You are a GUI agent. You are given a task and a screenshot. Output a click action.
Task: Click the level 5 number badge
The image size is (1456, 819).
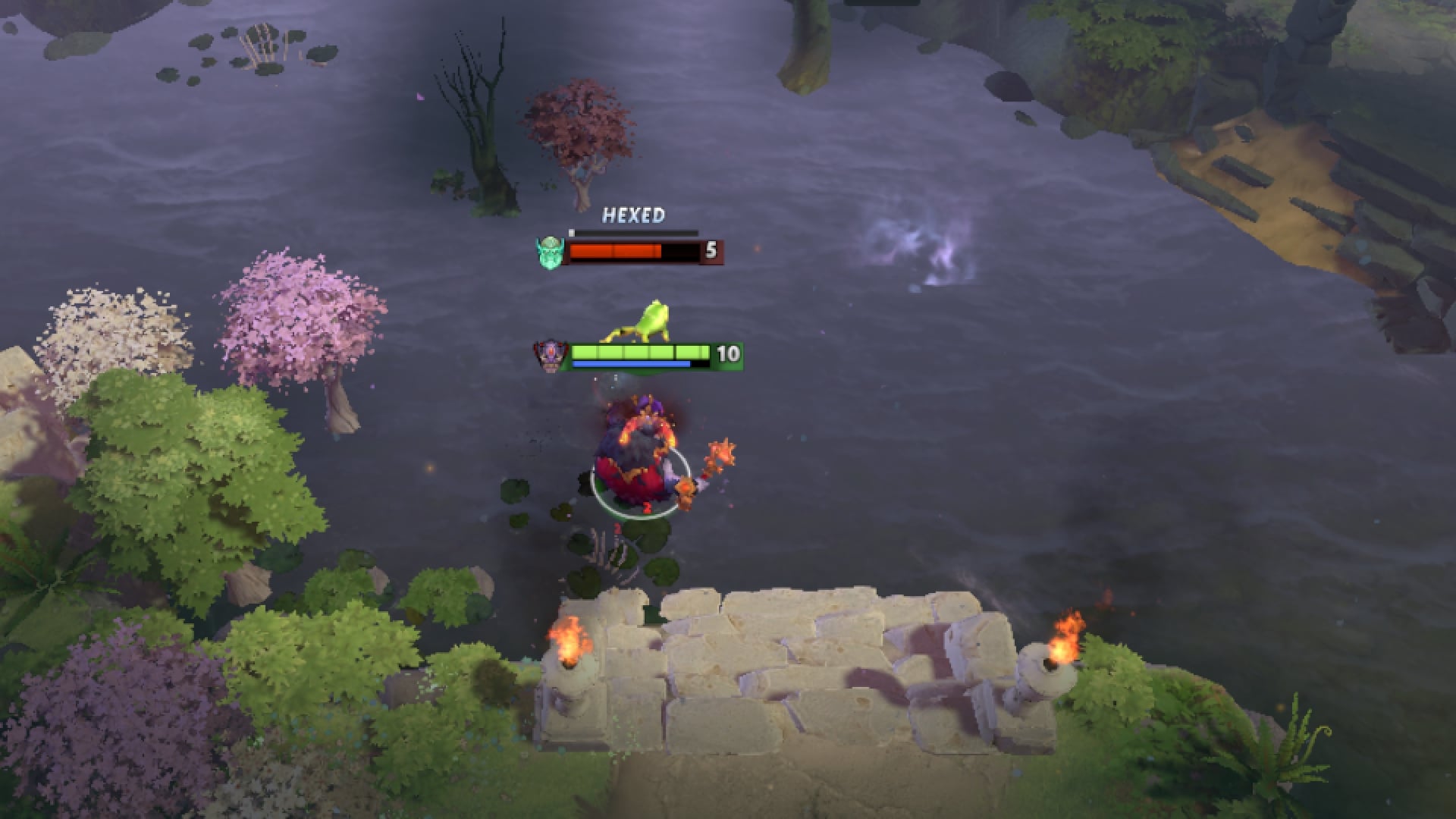711,250
